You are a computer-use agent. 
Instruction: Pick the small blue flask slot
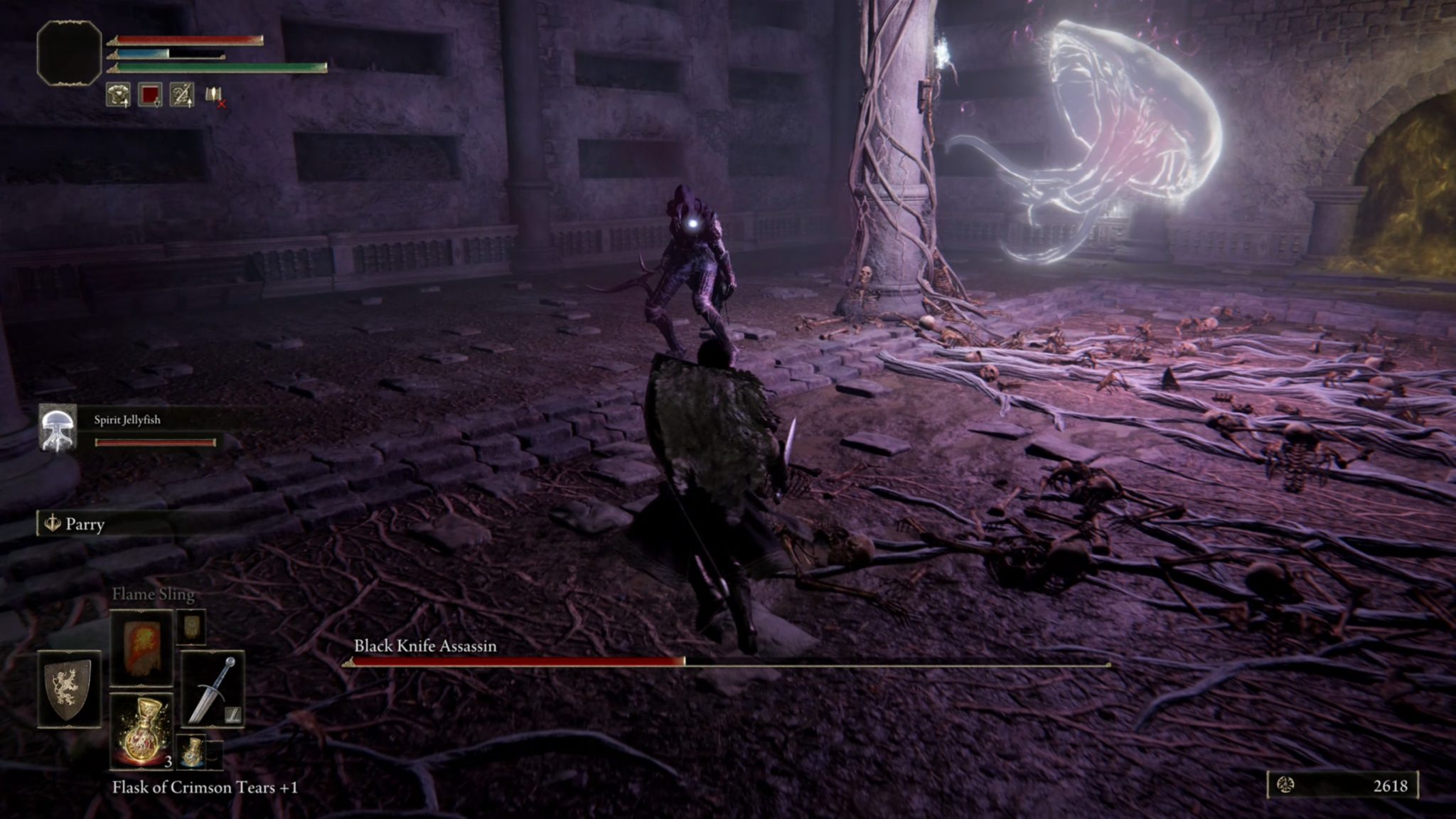(191, 752)
